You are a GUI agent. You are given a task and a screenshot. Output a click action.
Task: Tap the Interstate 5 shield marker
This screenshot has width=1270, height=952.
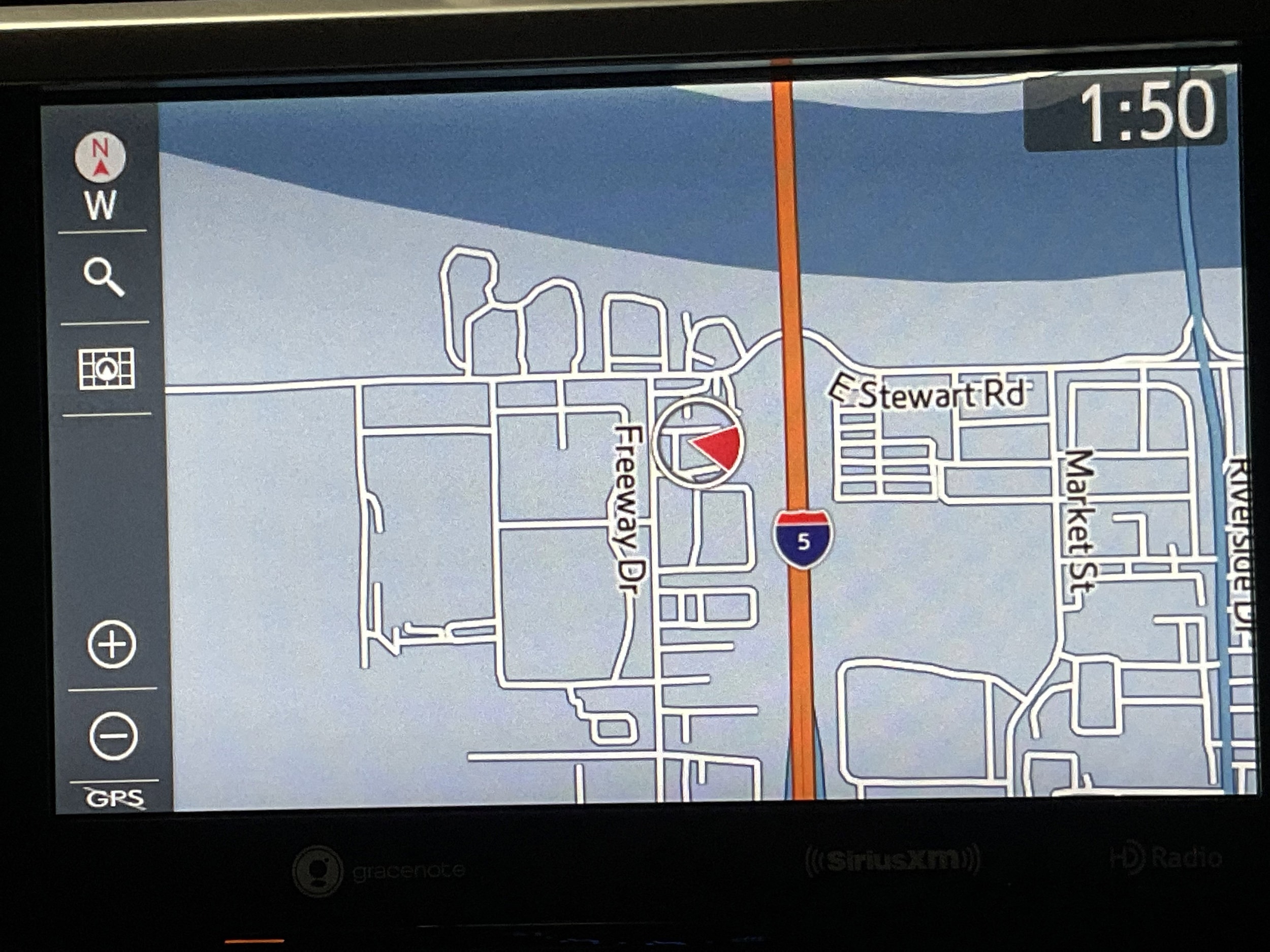[x=803, y=538]
